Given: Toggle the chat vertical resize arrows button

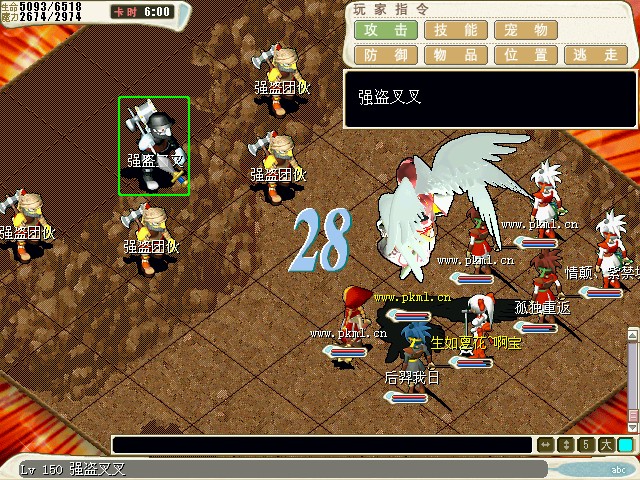Looking at the screenshot, I should (x=566, y=445).
